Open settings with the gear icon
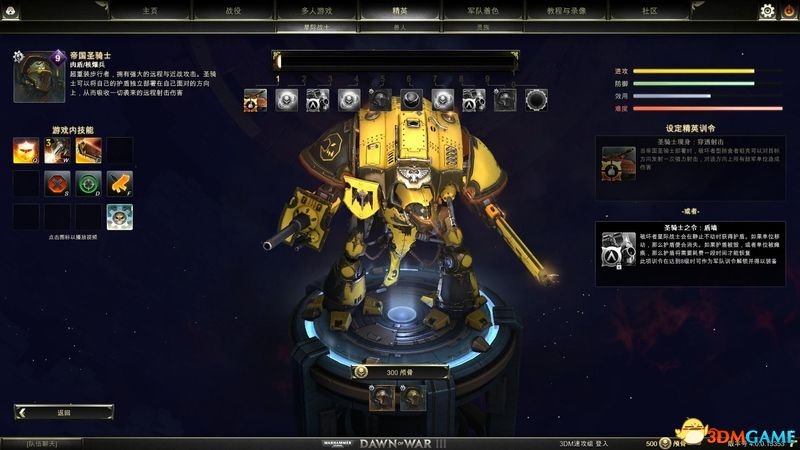The image size is (800, 450). point(767,11)
